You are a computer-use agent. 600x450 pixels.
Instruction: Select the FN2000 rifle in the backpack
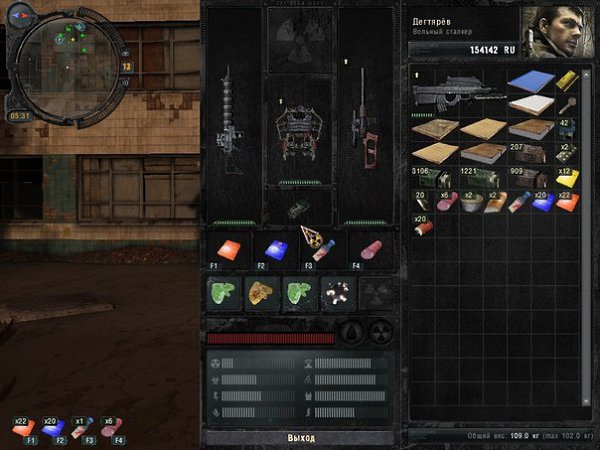point(458,94)
